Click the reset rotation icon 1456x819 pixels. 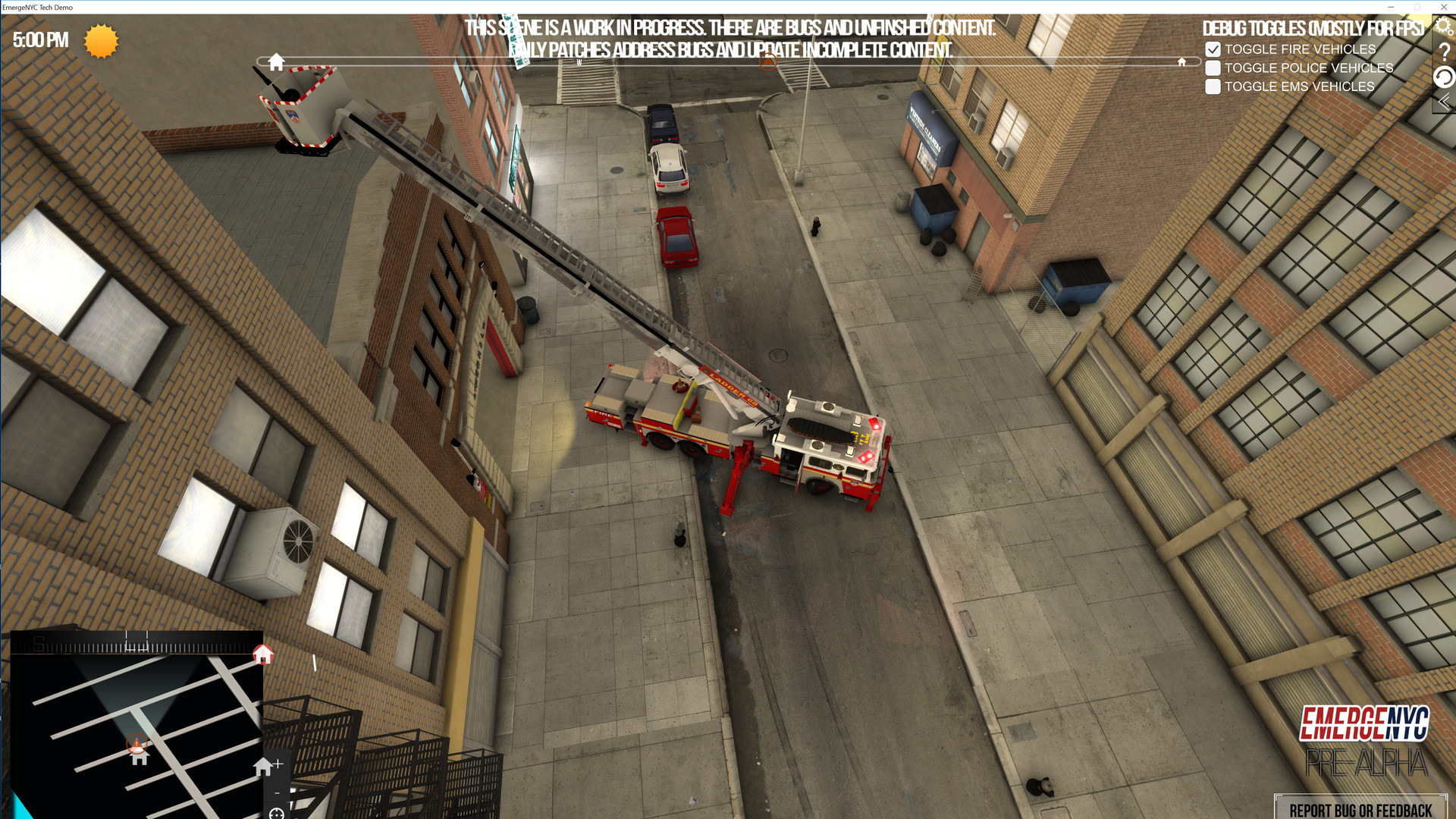tap(1444, 77)
